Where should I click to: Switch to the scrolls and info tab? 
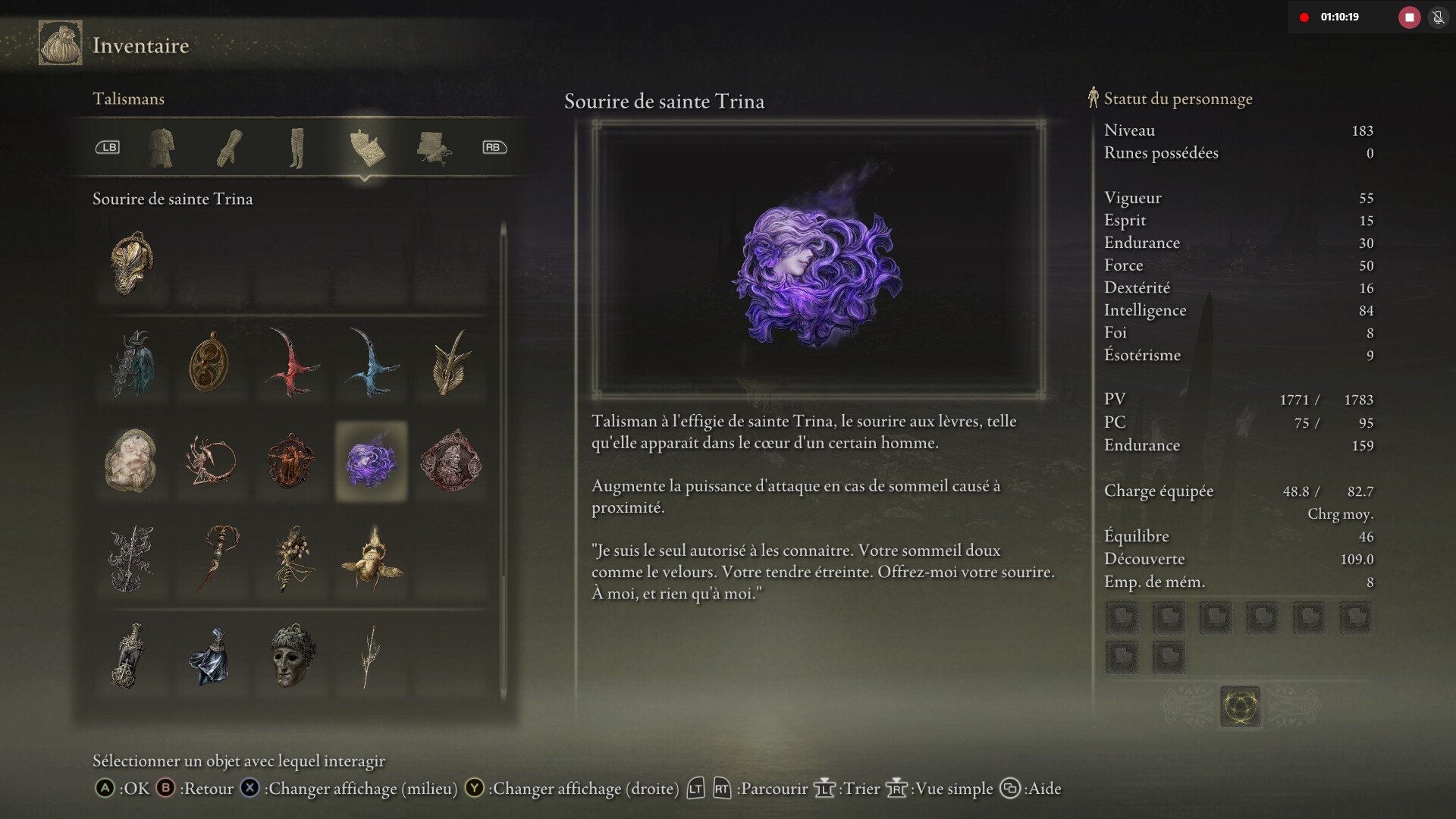coord(433,147)
